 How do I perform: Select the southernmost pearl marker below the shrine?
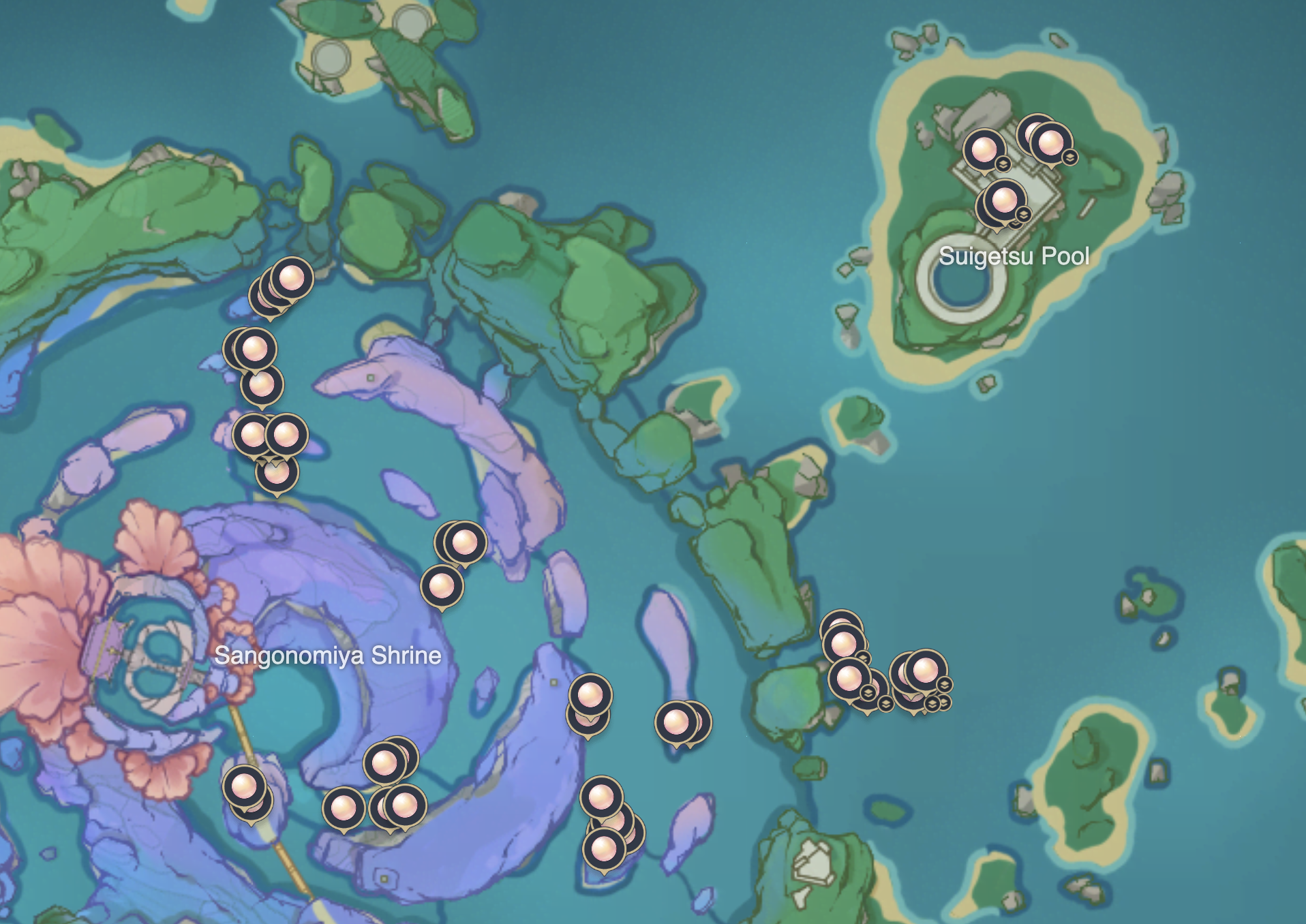pyautogui.click(x=604, y=848)
